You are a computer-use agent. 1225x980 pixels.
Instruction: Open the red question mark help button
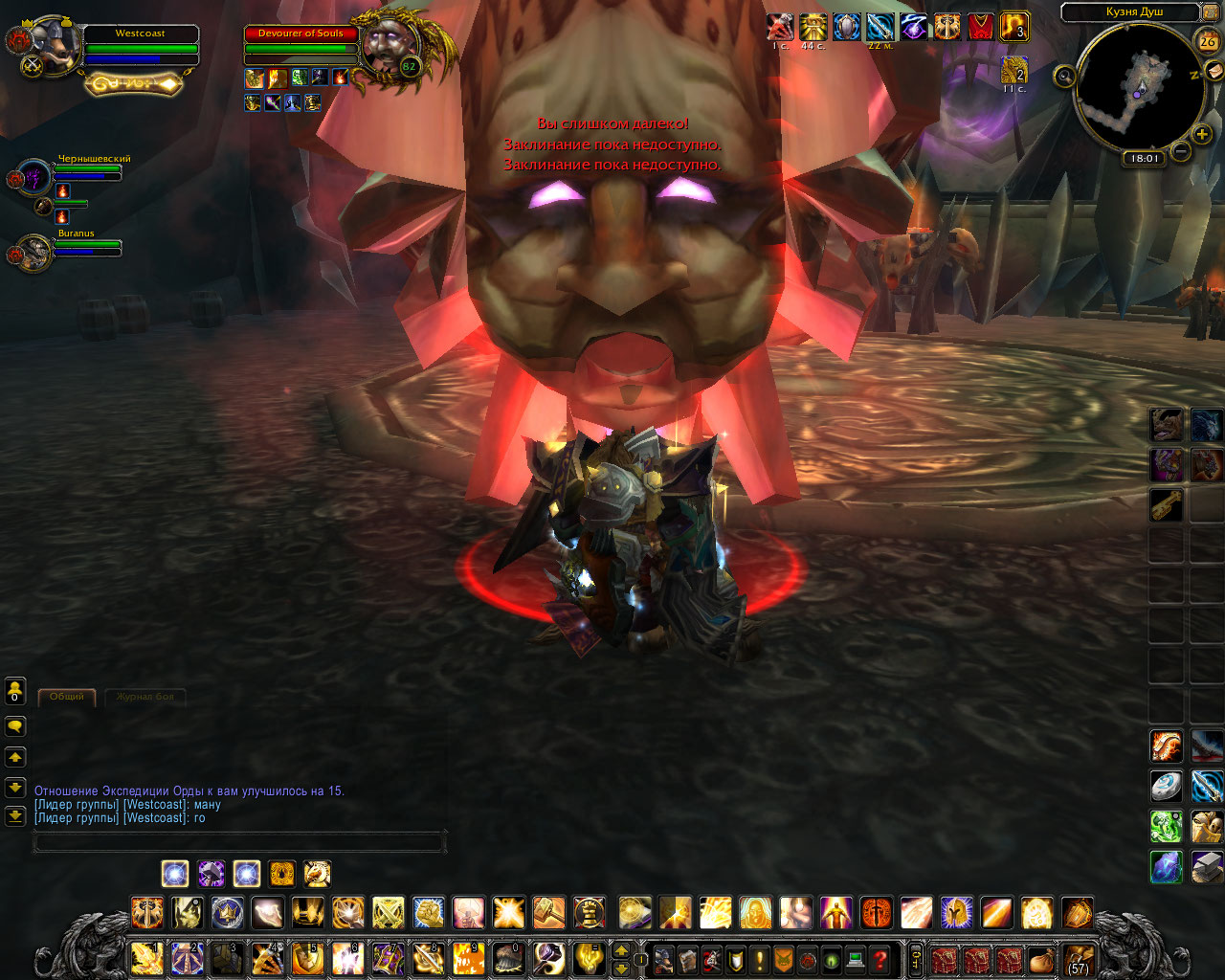tap(880, 959)
